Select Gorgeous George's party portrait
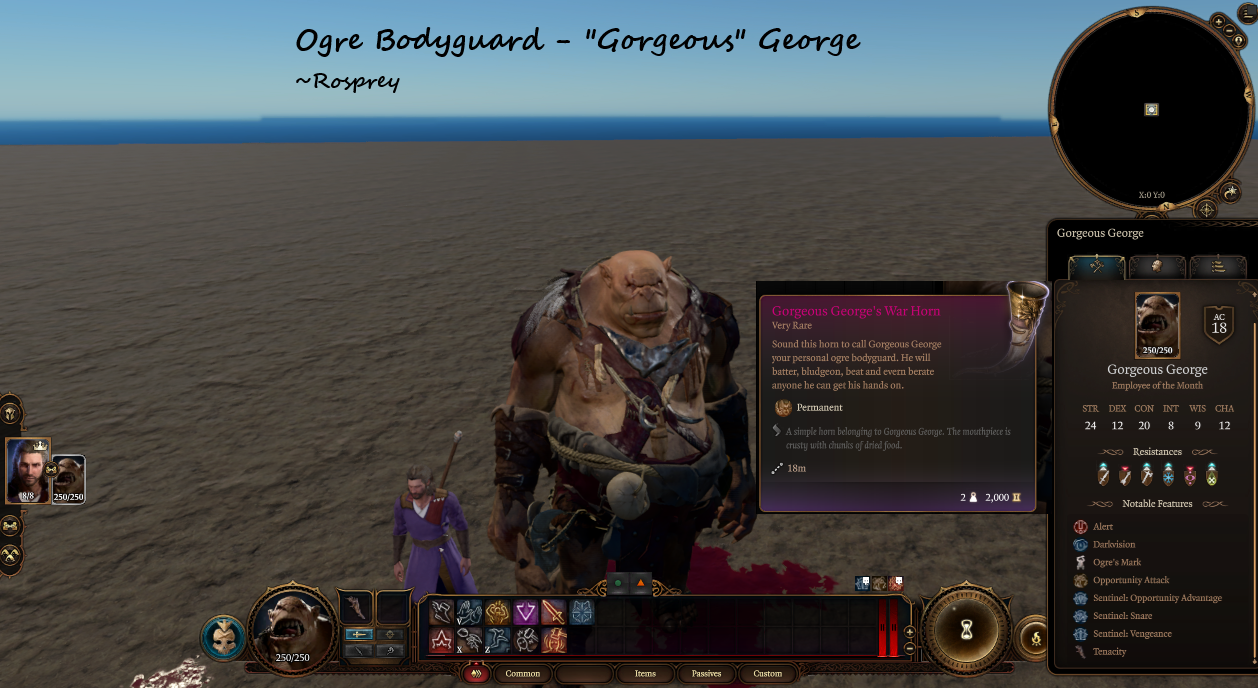 pyautogui.click(x=68, y=478)
